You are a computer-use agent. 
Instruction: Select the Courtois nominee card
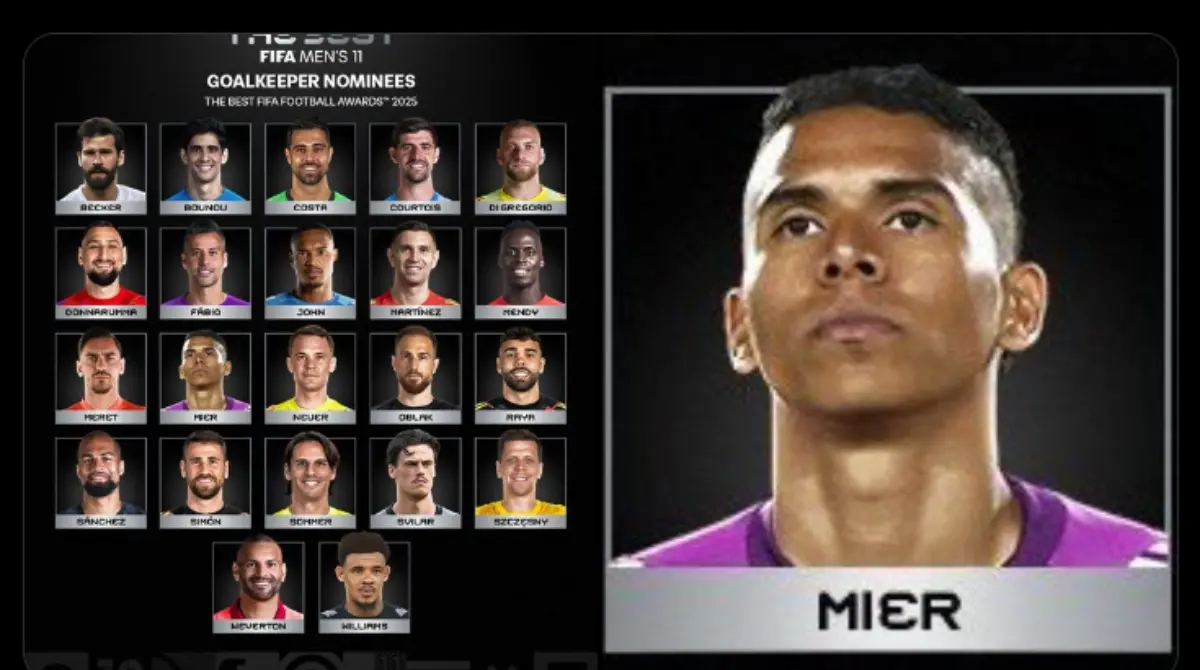(x=415, y=167)
